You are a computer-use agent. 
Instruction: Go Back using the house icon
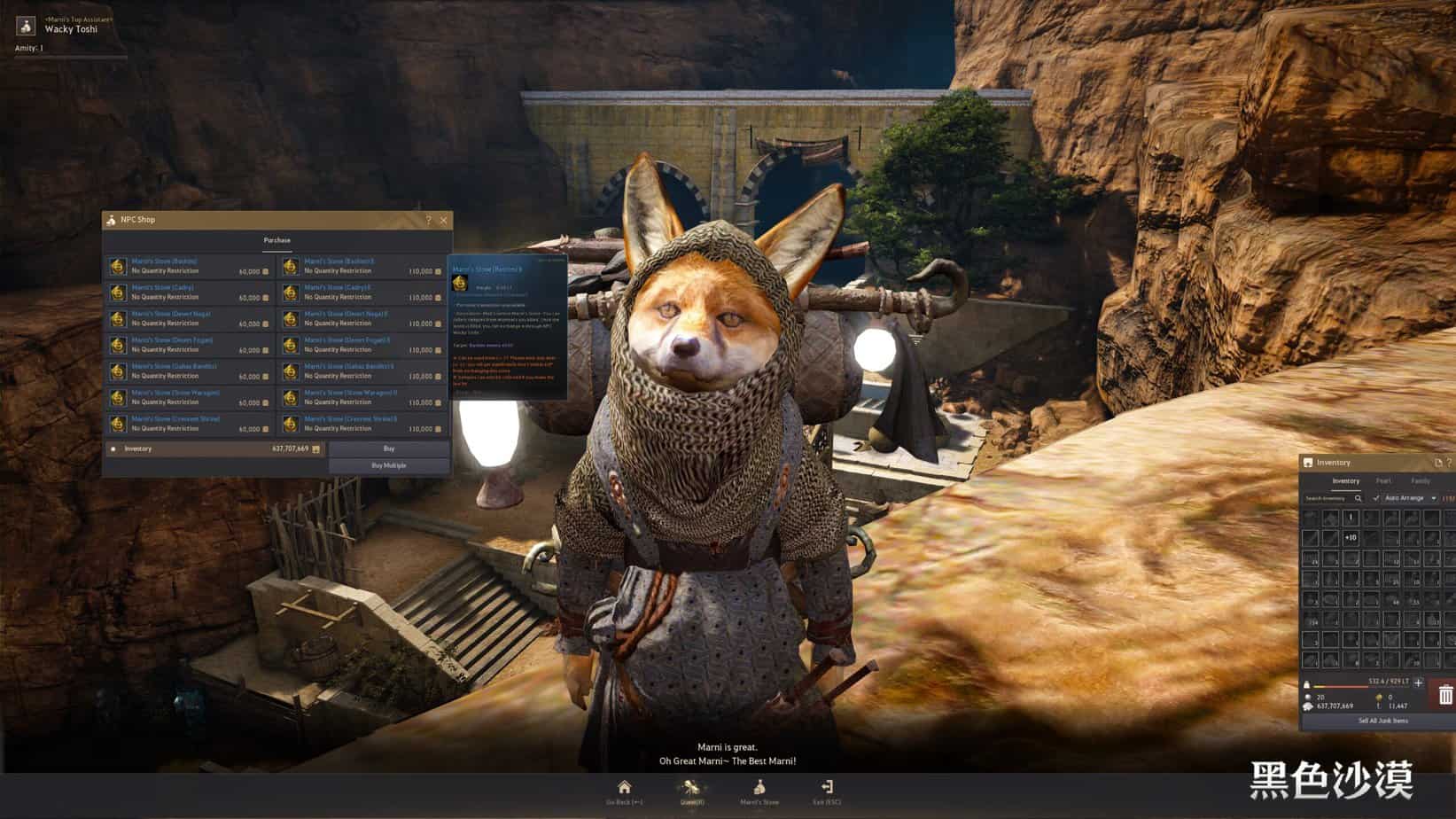coord(624,789)
